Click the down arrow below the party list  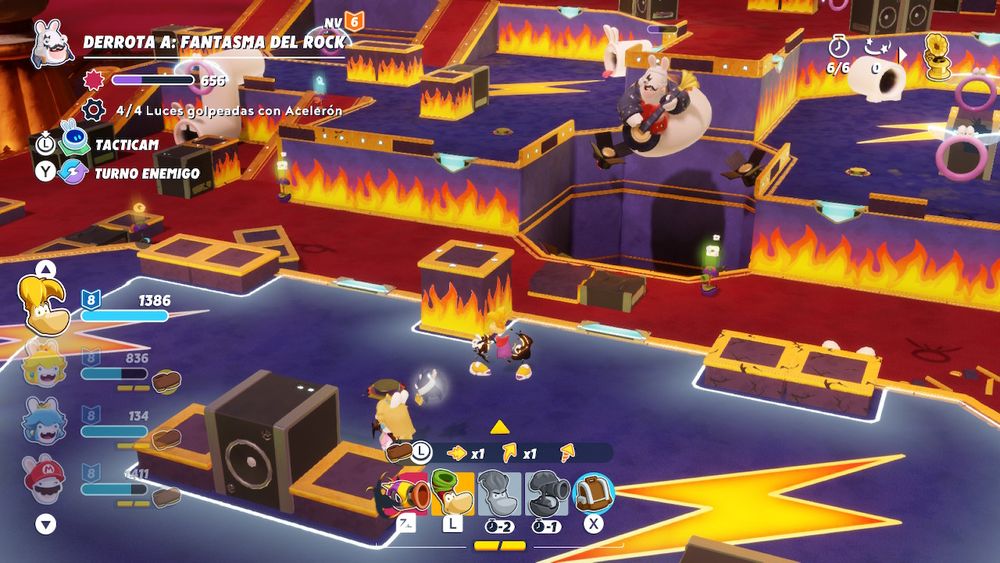(x=45, y=523)
